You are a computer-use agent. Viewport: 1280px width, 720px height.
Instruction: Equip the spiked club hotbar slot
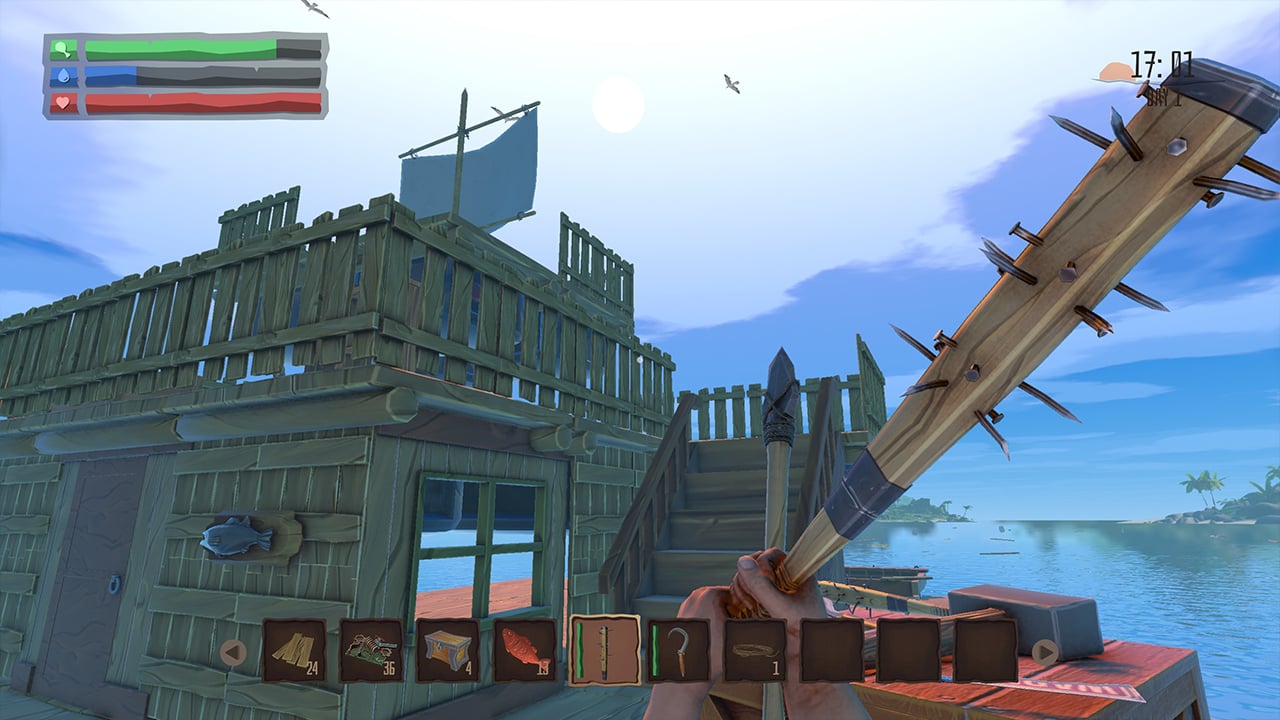click(x=604, y=650)
